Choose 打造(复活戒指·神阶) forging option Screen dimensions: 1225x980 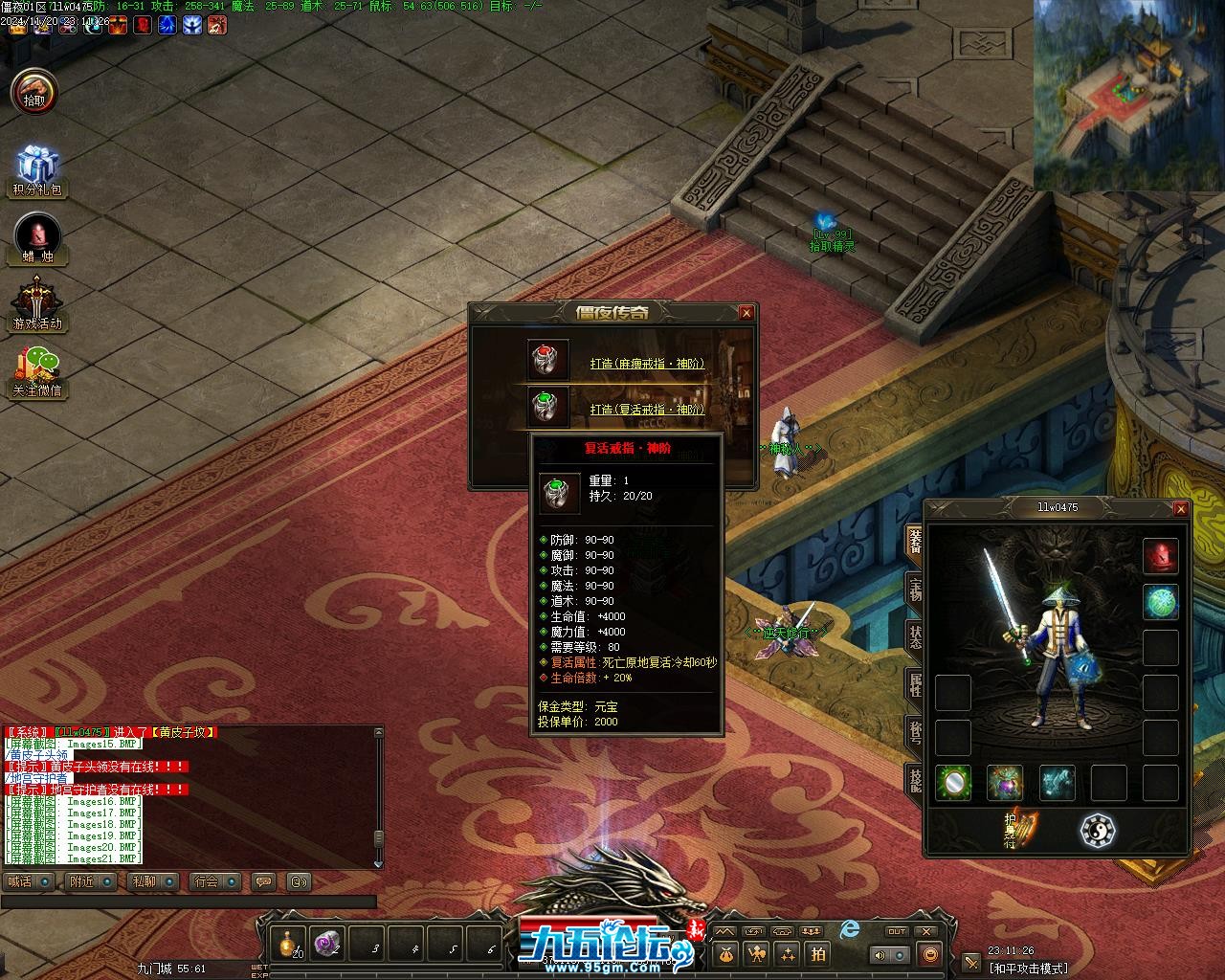(647, 410)
